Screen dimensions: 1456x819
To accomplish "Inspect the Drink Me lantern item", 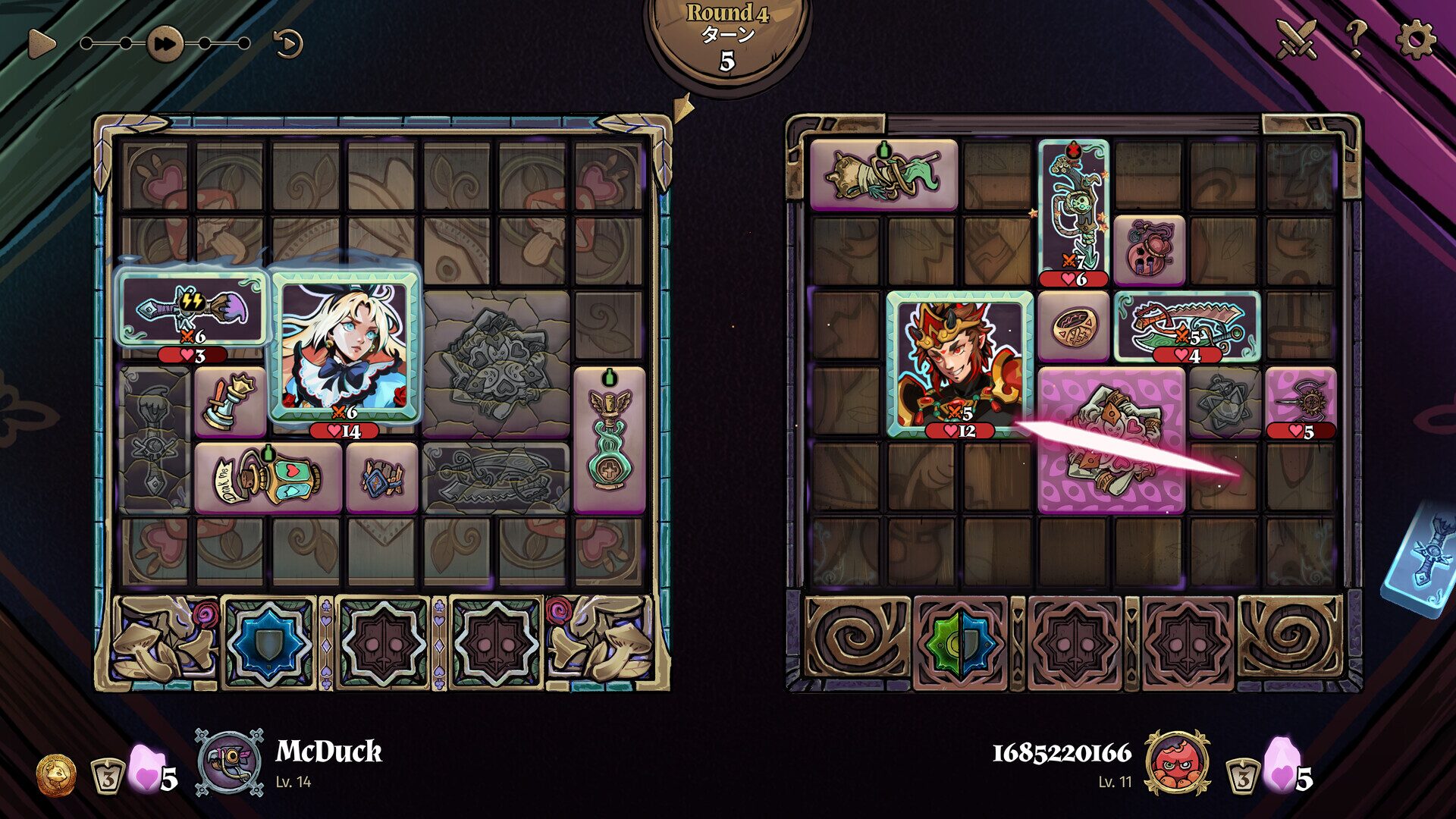I will 268,478.
